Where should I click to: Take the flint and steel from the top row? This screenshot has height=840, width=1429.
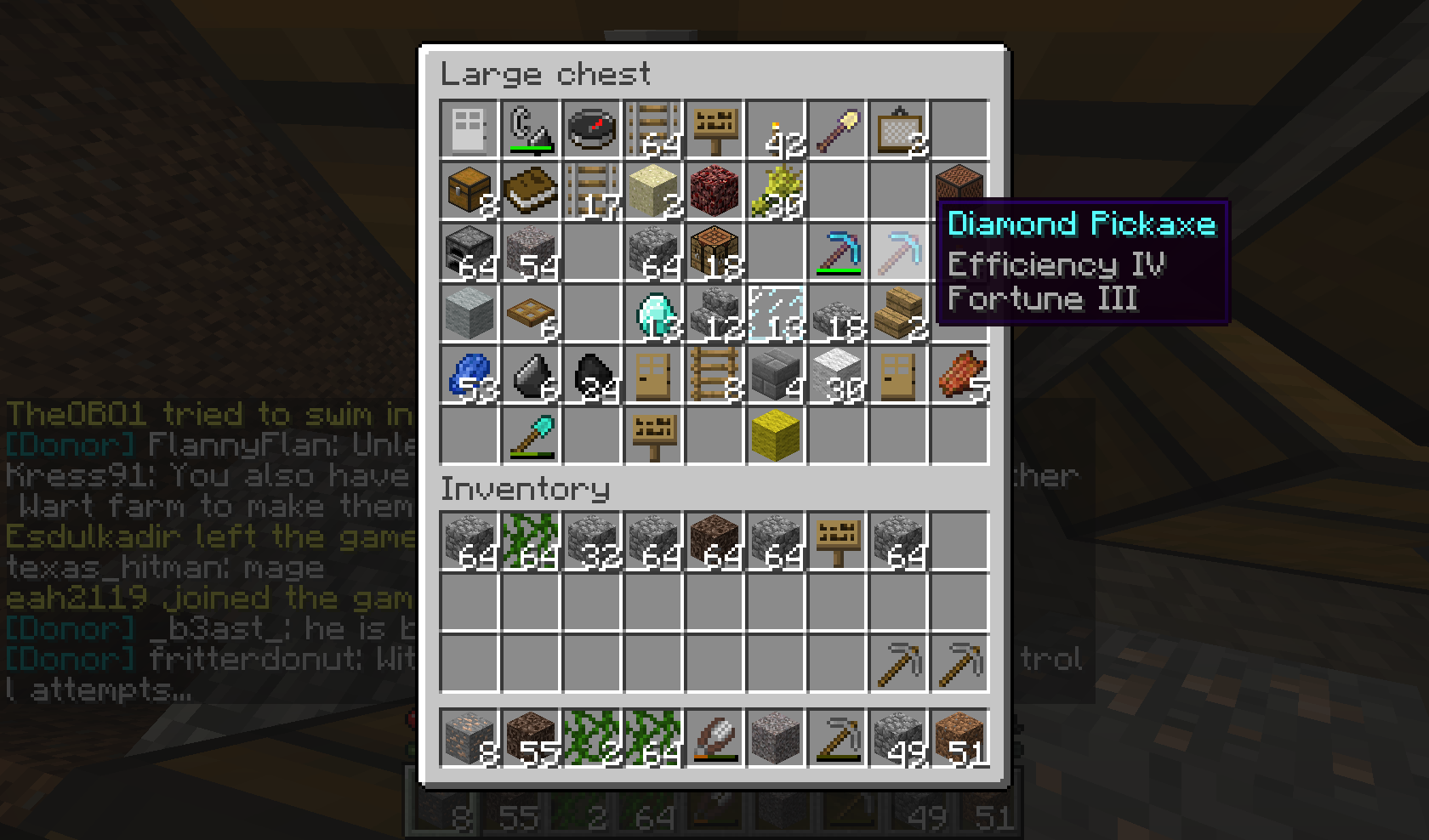(x=530, y=128)
